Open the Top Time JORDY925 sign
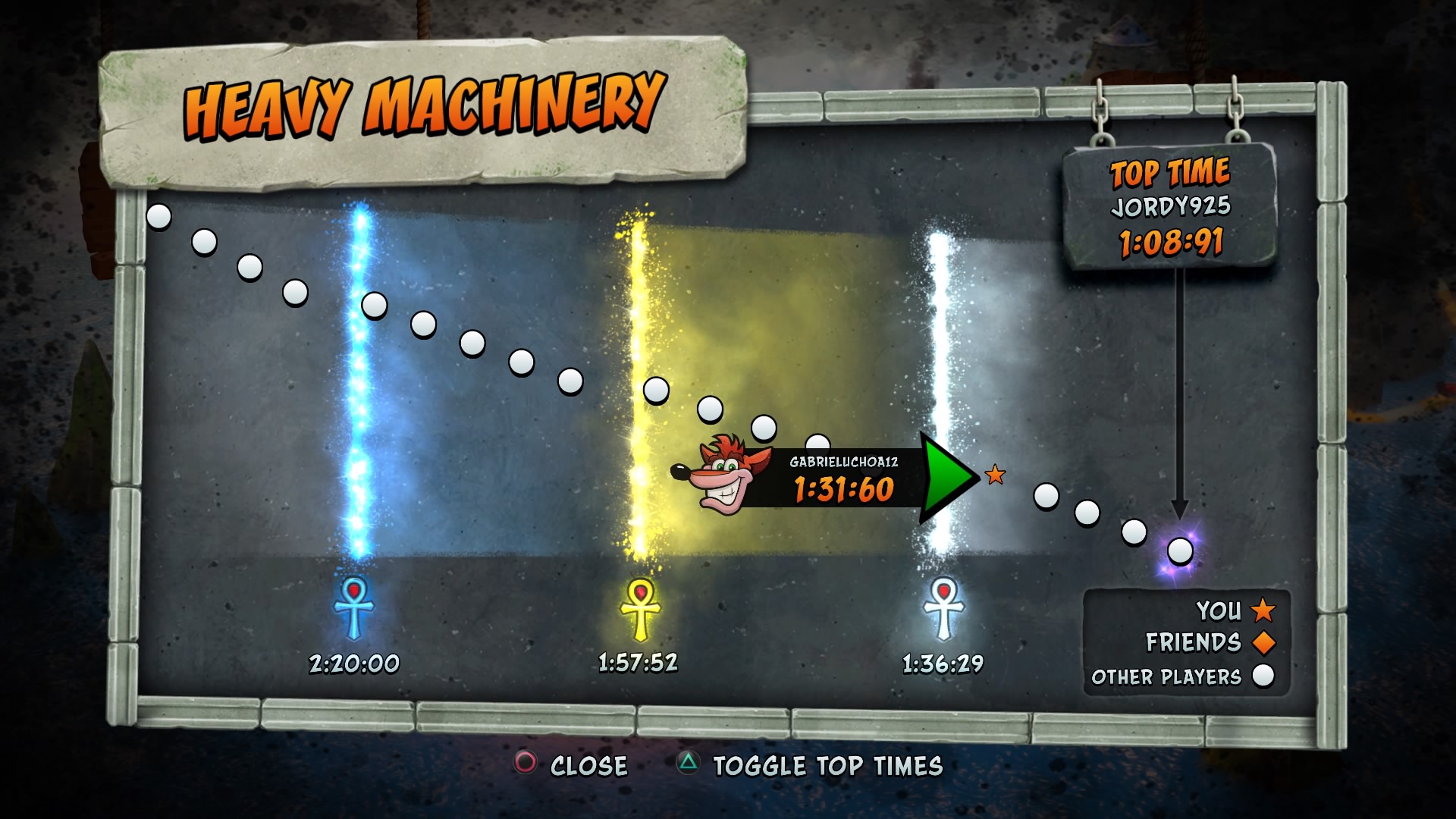 (x=1169, y=206)
